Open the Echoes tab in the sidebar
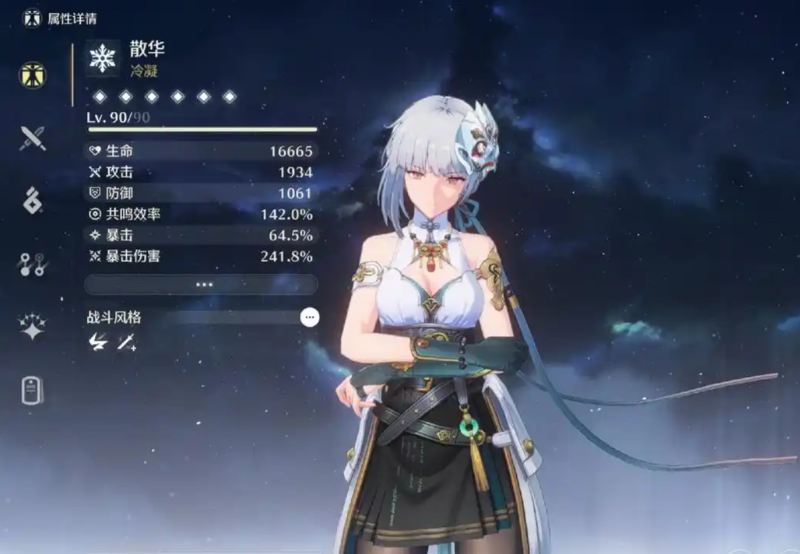Screen dimensions: 800x554 coord(33,200)
